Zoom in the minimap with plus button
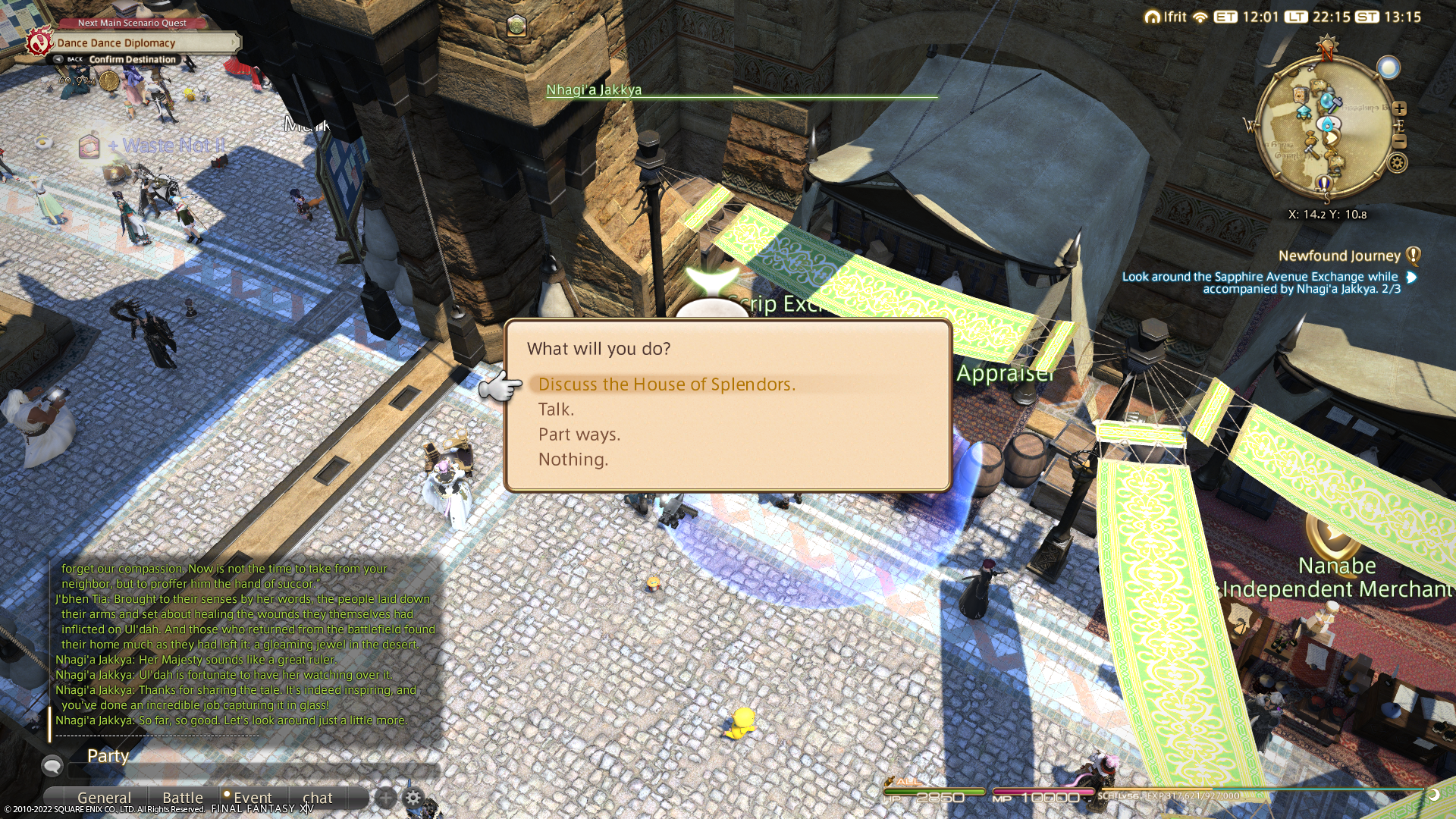 point(1399,108)
